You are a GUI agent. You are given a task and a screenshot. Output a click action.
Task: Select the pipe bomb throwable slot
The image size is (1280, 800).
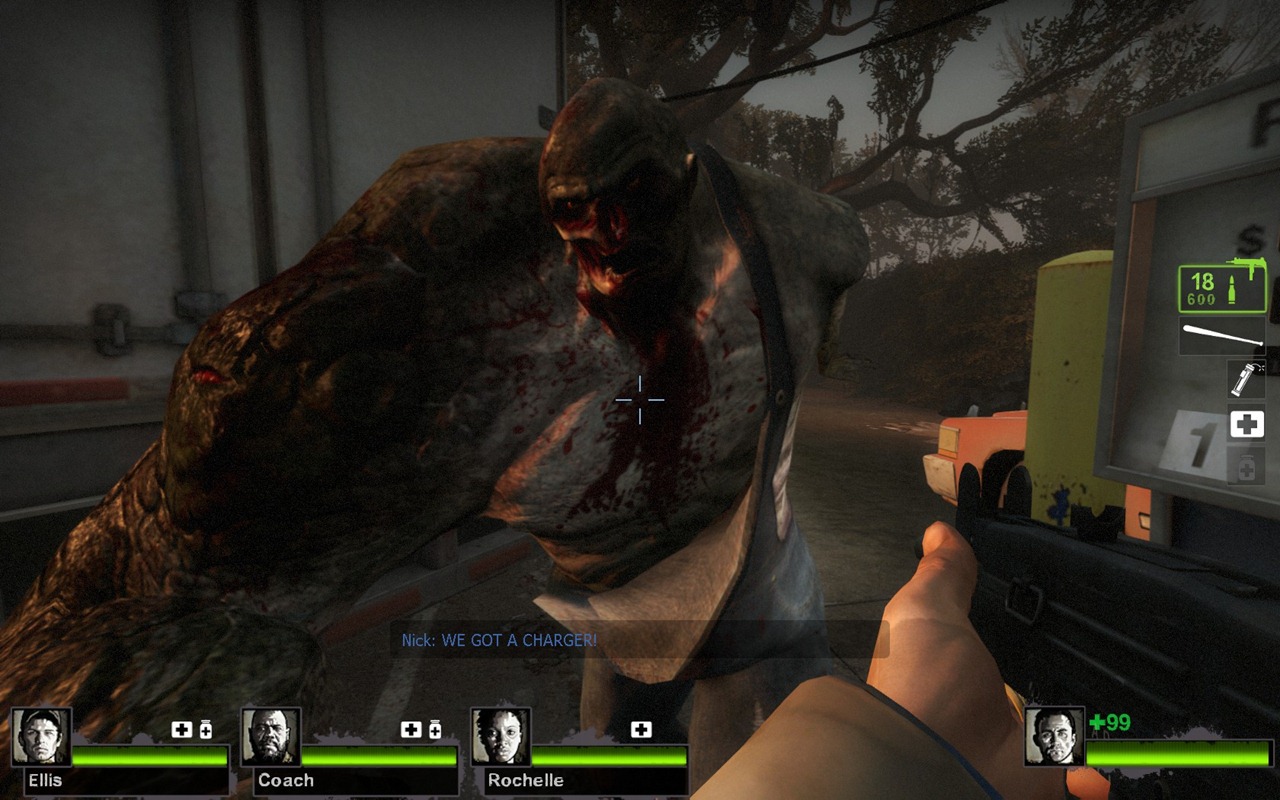(1246, 380)
